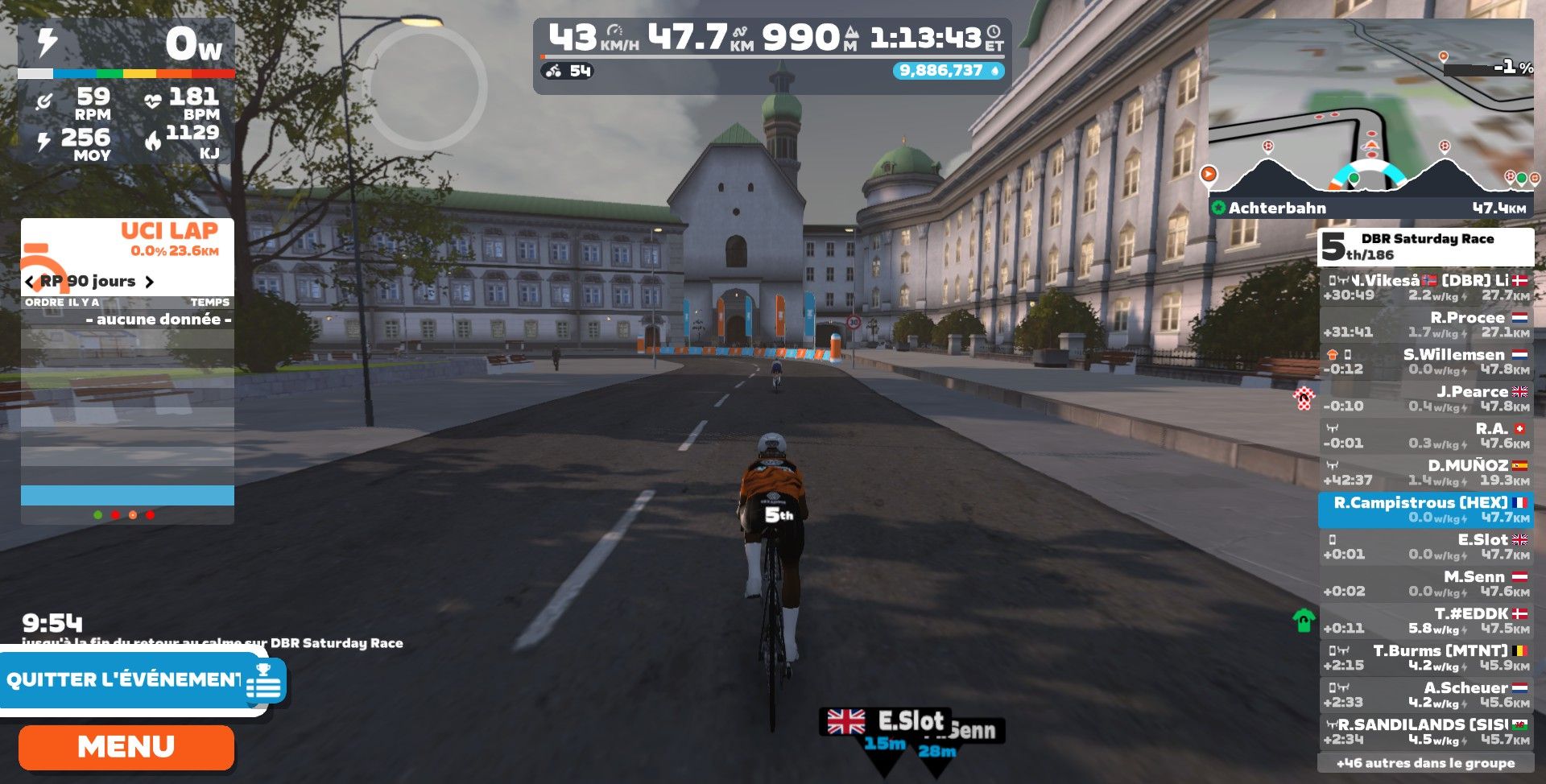Select D.MUÑOZ rider row
Image resolution: width=1546 pixels, height=784 pixels.
[1425, 472]
